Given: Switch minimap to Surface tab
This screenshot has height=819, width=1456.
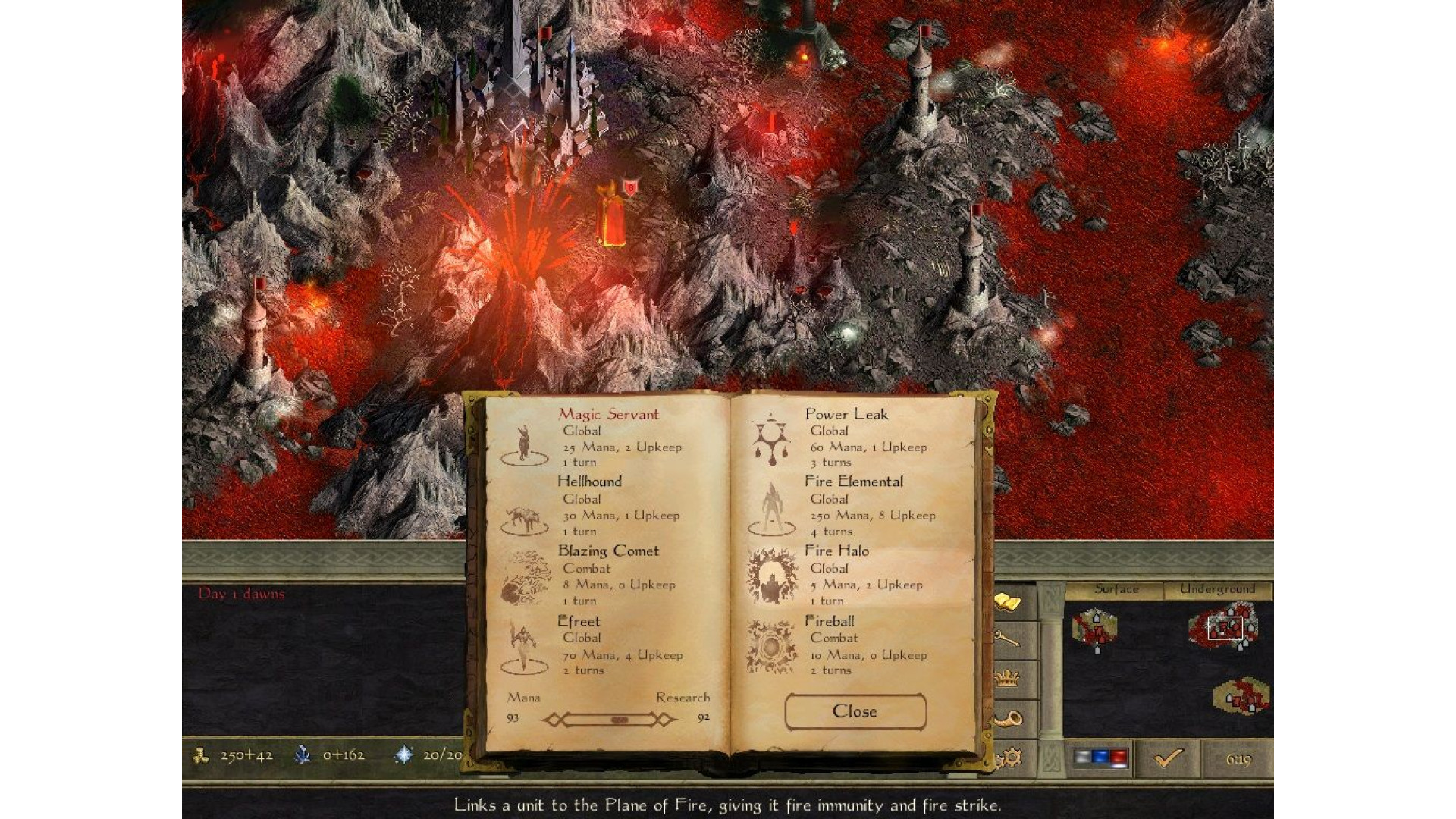Looking at the screenshot, I should pyautogui.click(x=1116, y=589).
